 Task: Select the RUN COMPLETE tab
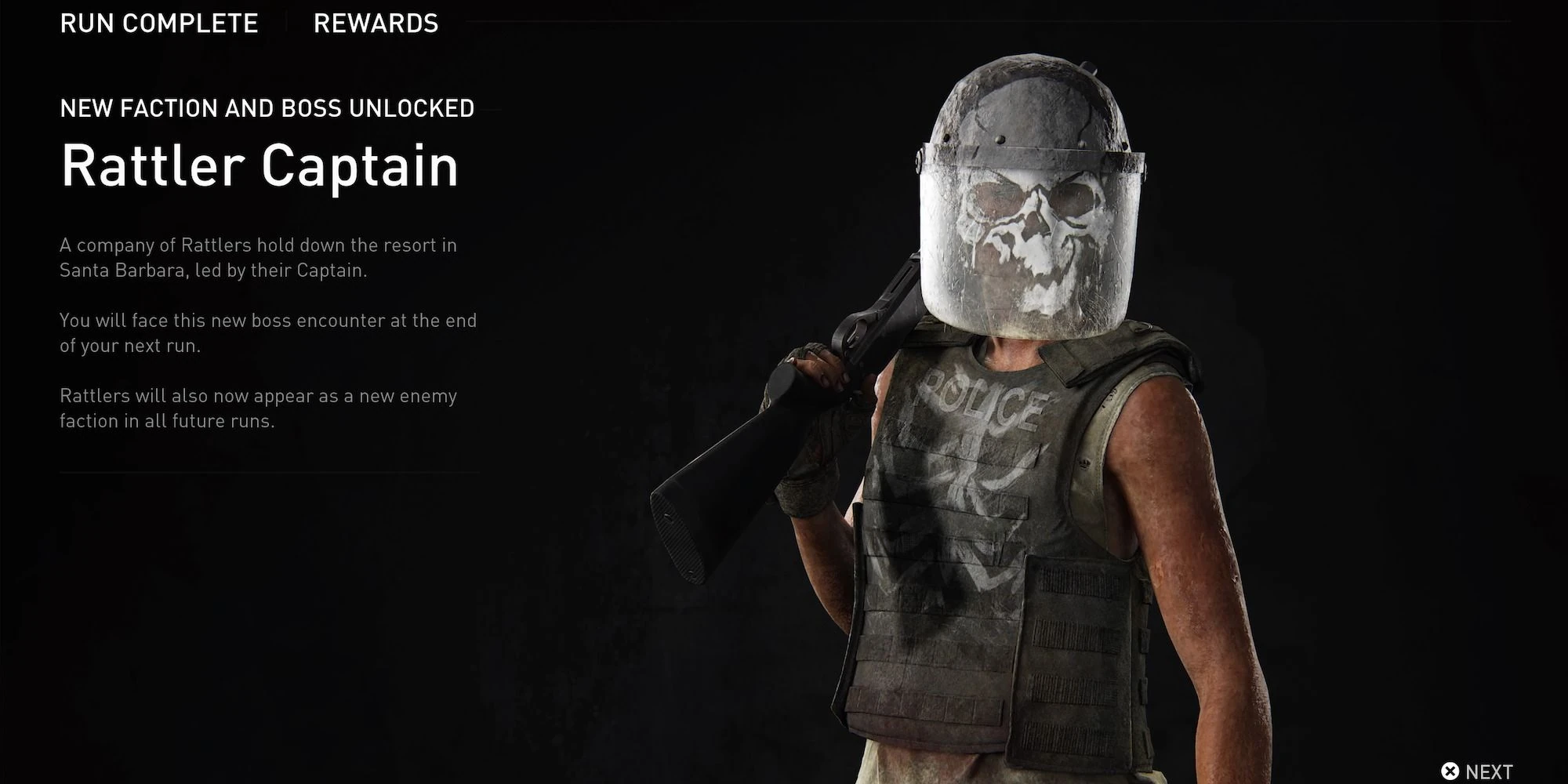click(x=159, y=24)
